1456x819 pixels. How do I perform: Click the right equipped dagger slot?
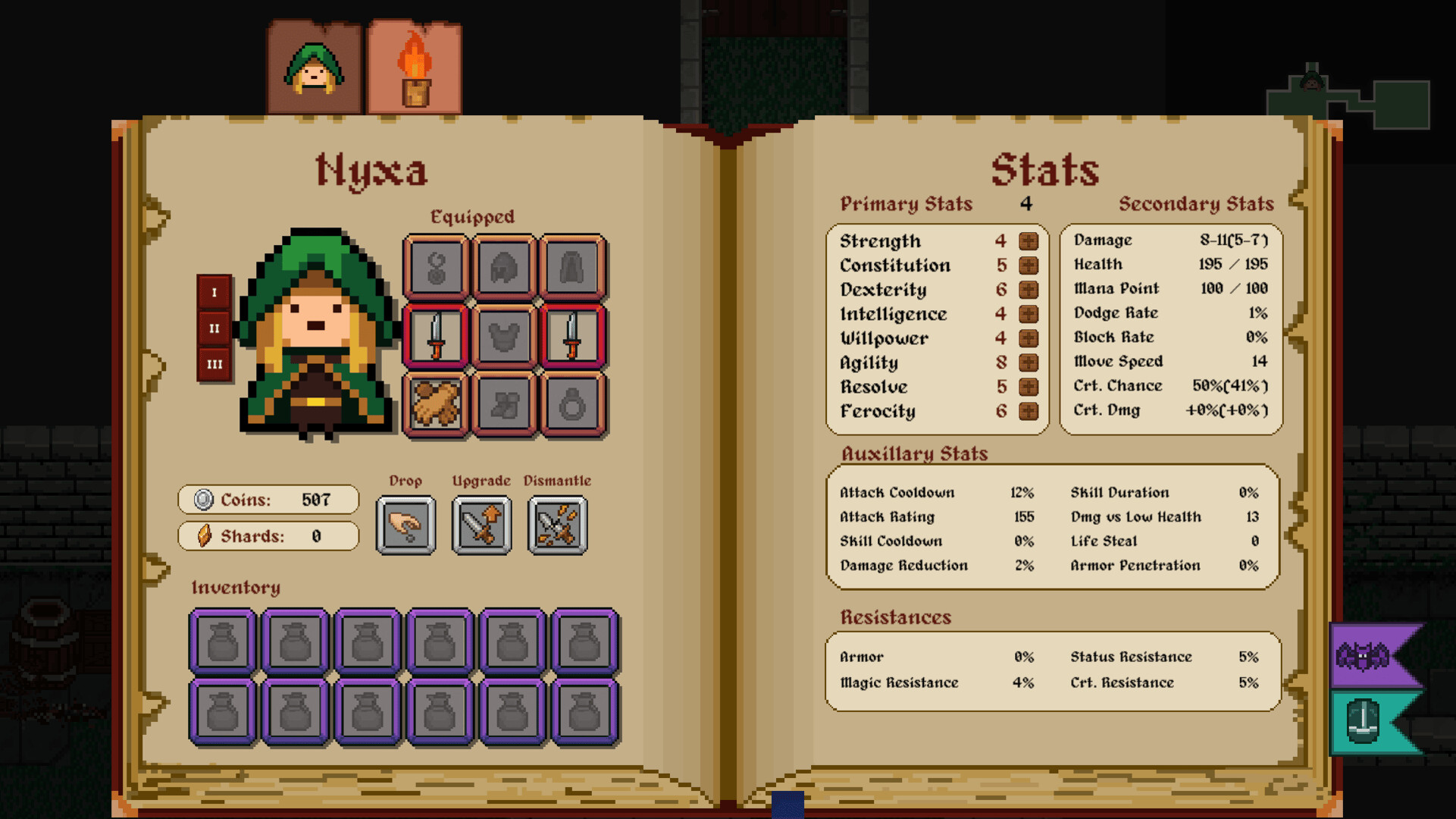coord(572,336)
